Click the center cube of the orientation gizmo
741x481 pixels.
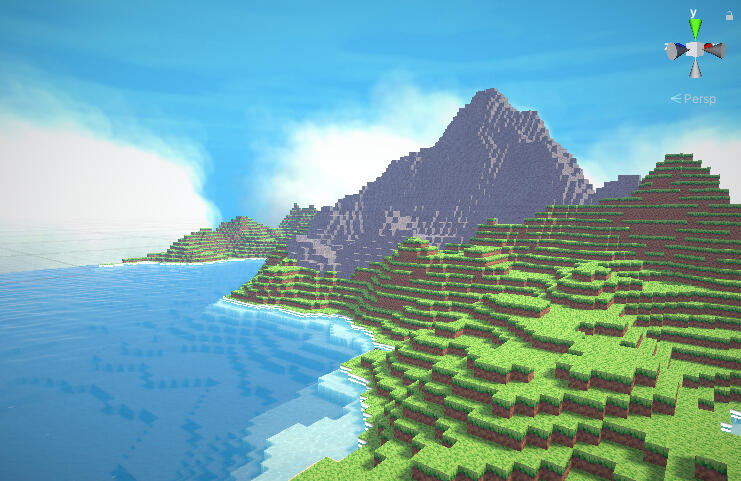click(695, 49)
